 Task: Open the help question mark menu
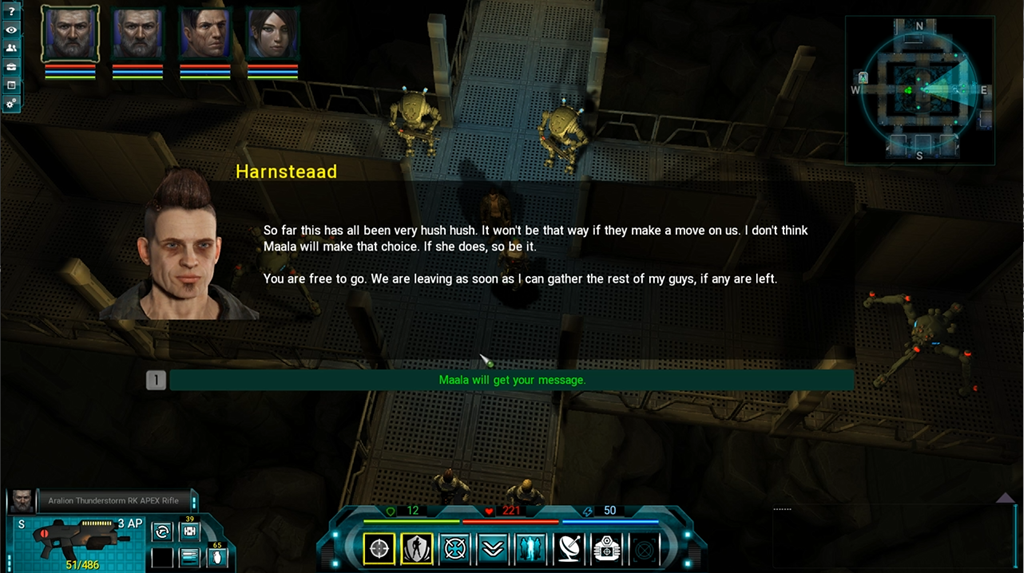tap(11, 11)
